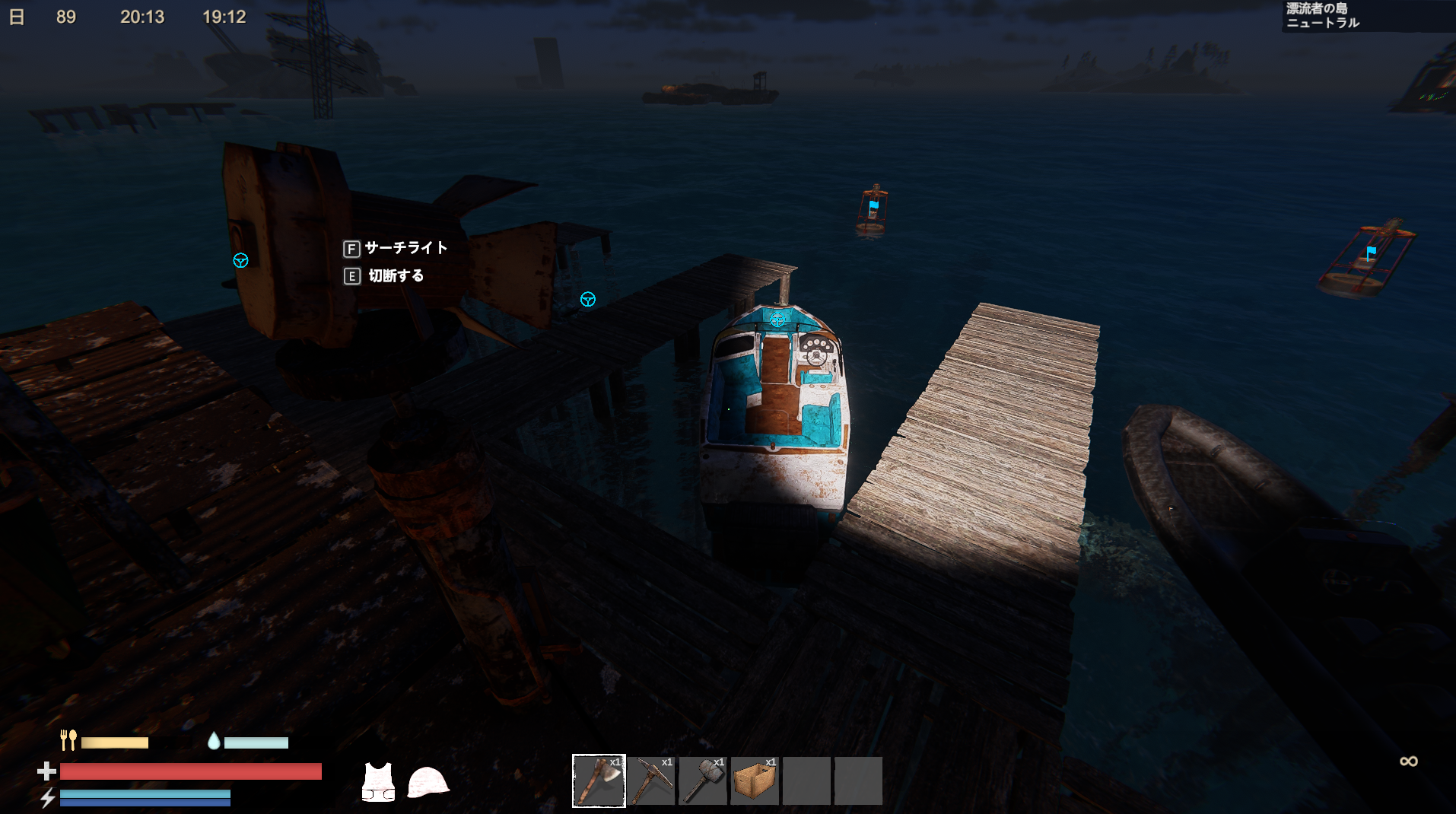Viewport: 1456px width, 814px height.
Task: Select the axe hotbar slot
Action: 599,781
